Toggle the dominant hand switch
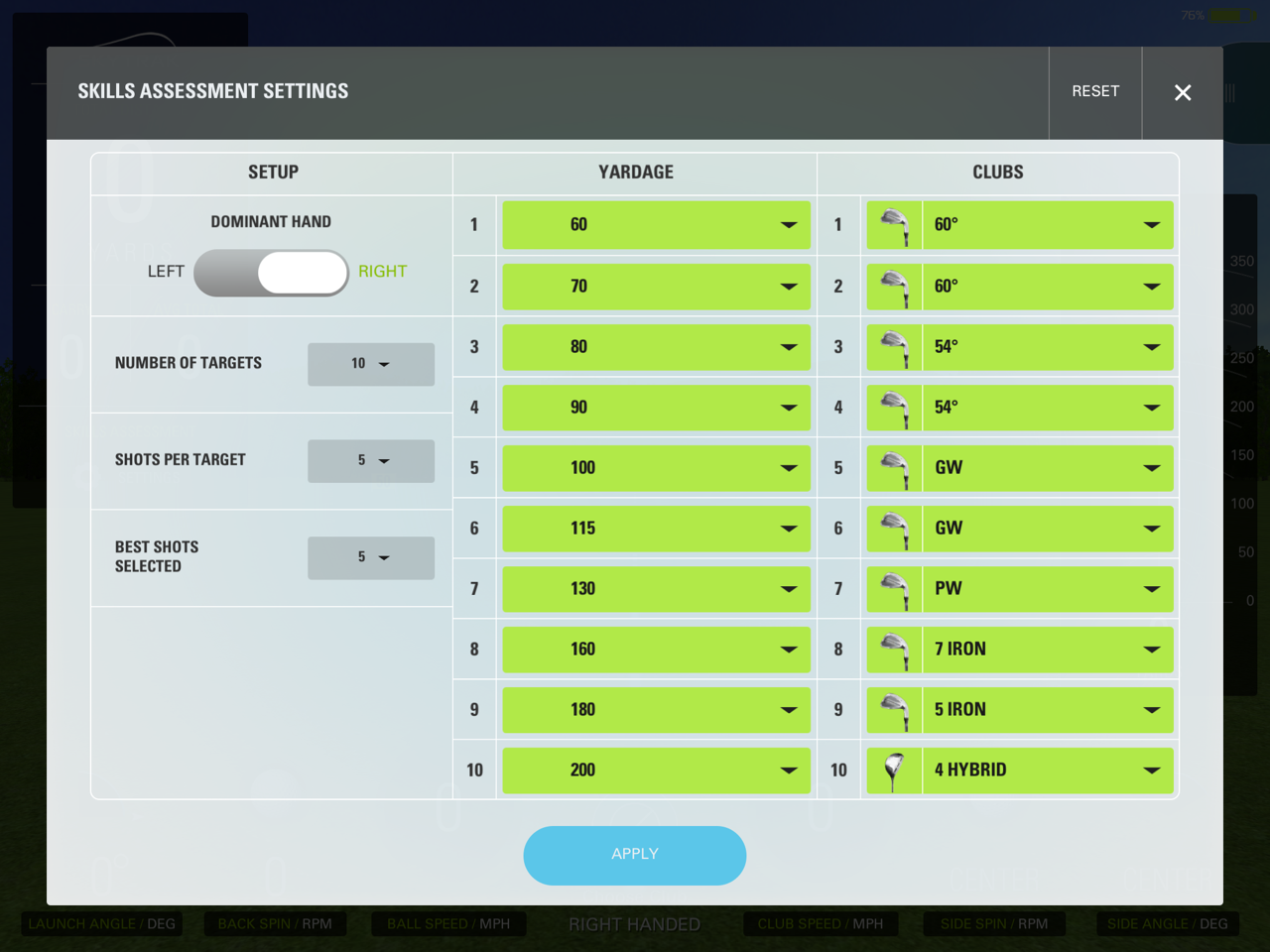The height and width of the screenshot is (952, 1270). click(x=271, y=273)
